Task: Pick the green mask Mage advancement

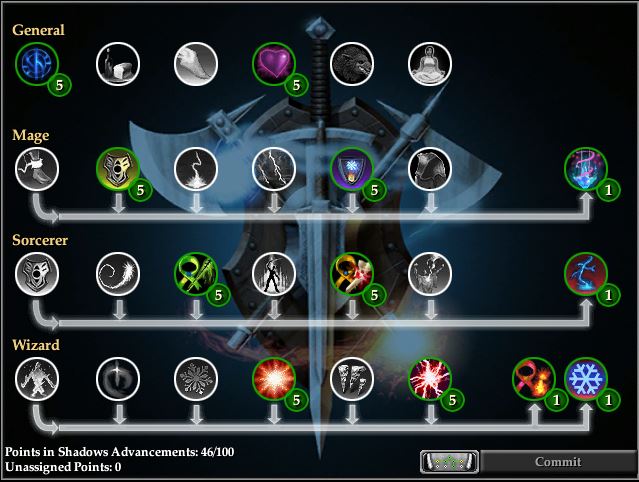Action: [116, 168]
